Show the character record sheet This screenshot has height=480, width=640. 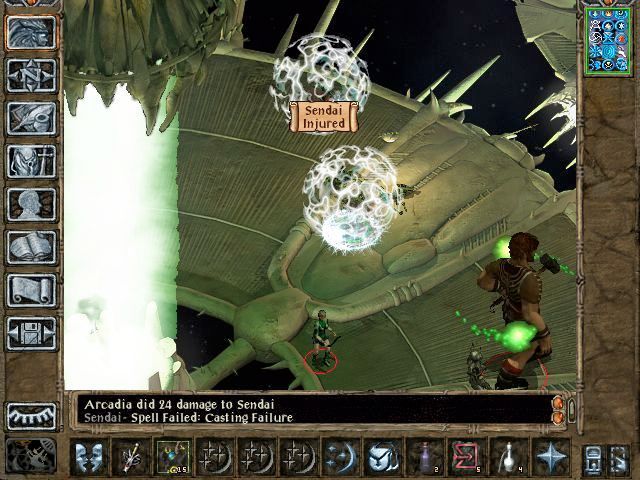pos(31,204)
